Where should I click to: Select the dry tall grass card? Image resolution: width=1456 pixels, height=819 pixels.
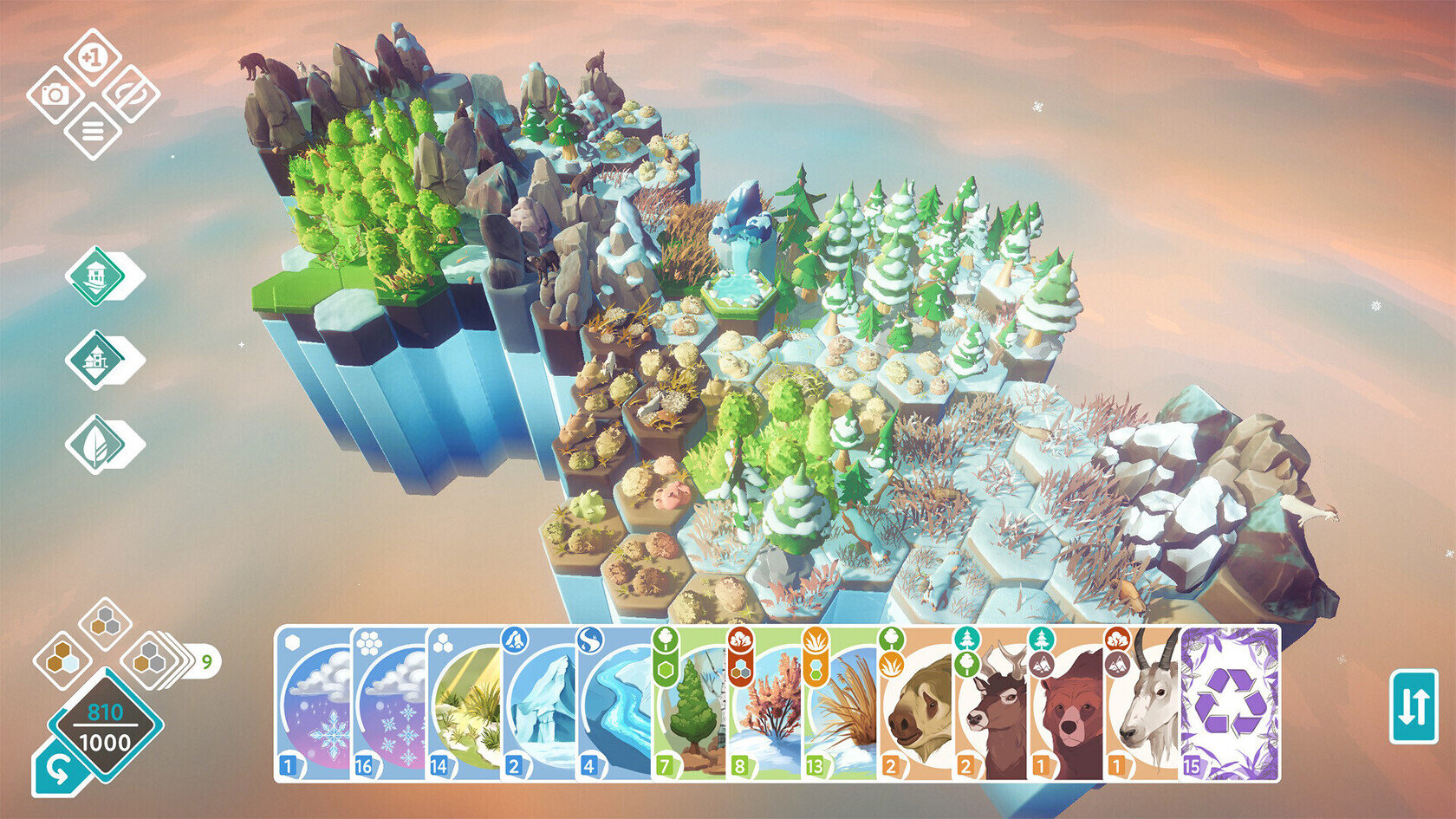pos(839,704)
